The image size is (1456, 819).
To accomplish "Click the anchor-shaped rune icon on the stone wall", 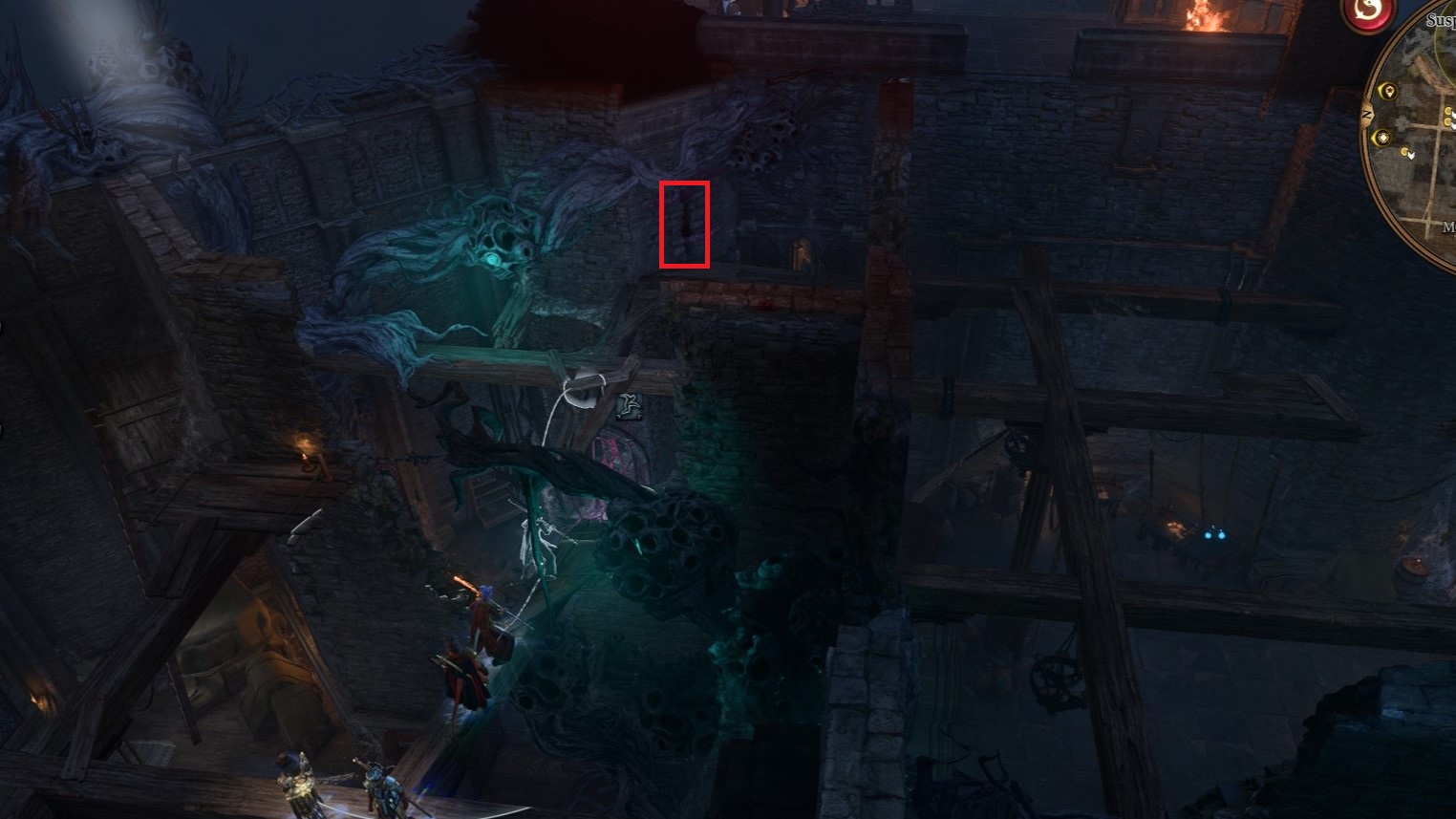I will pyautogui.click(x=630, y=404).
